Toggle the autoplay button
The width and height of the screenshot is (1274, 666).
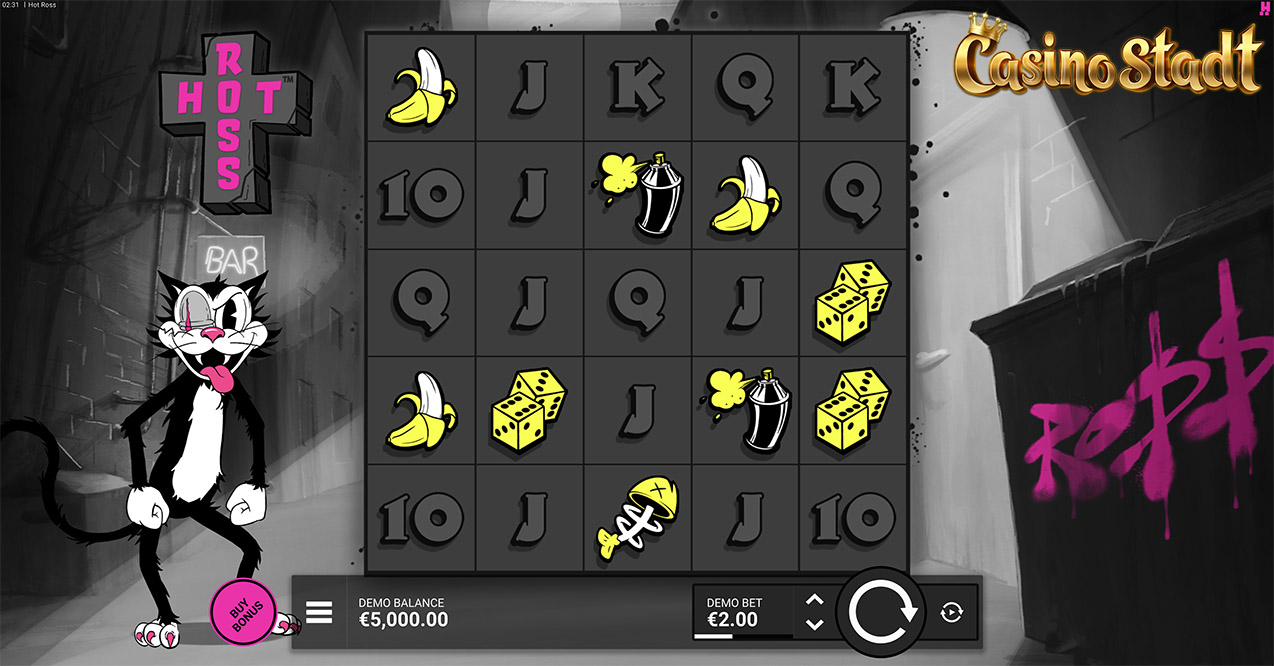[x=951, y=612]
